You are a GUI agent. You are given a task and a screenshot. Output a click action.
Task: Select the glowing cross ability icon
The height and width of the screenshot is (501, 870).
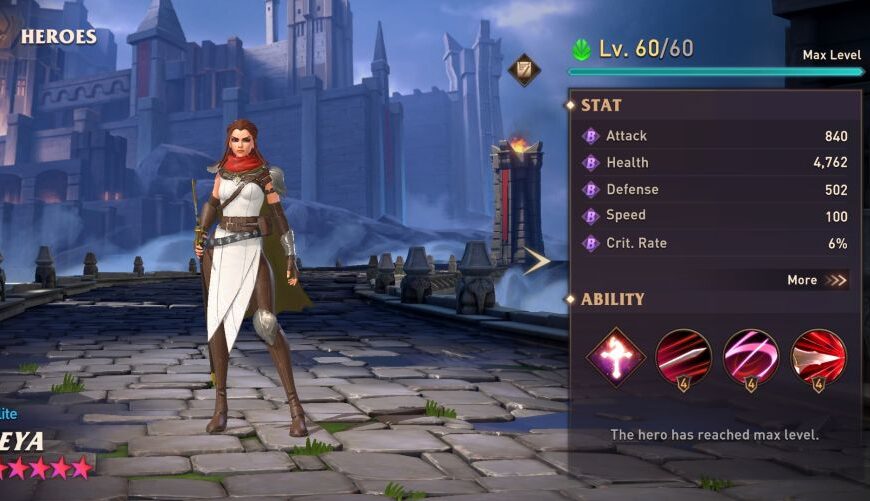tap(615, 356)
